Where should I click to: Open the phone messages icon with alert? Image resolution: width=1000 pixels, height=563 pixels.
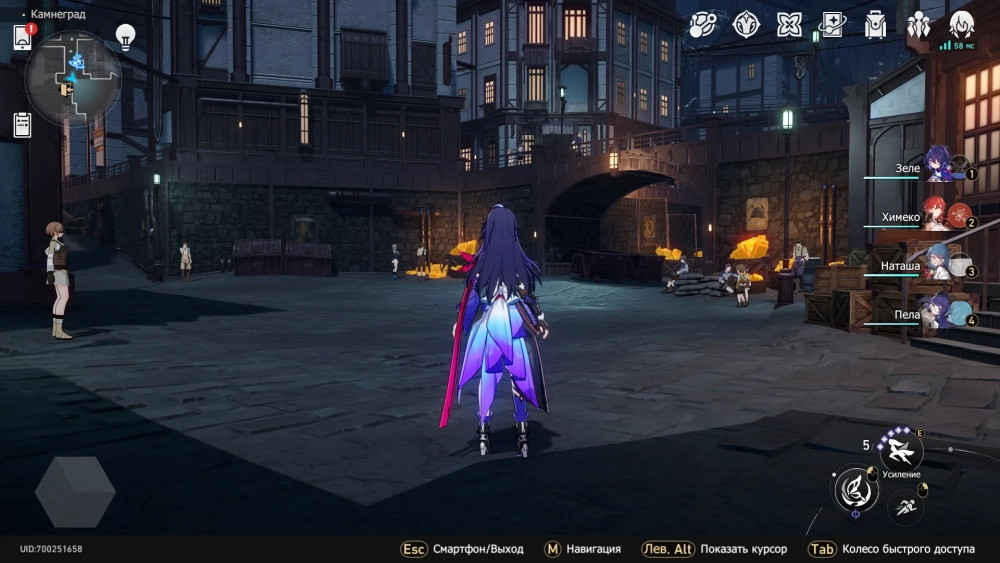click(23, 37)
